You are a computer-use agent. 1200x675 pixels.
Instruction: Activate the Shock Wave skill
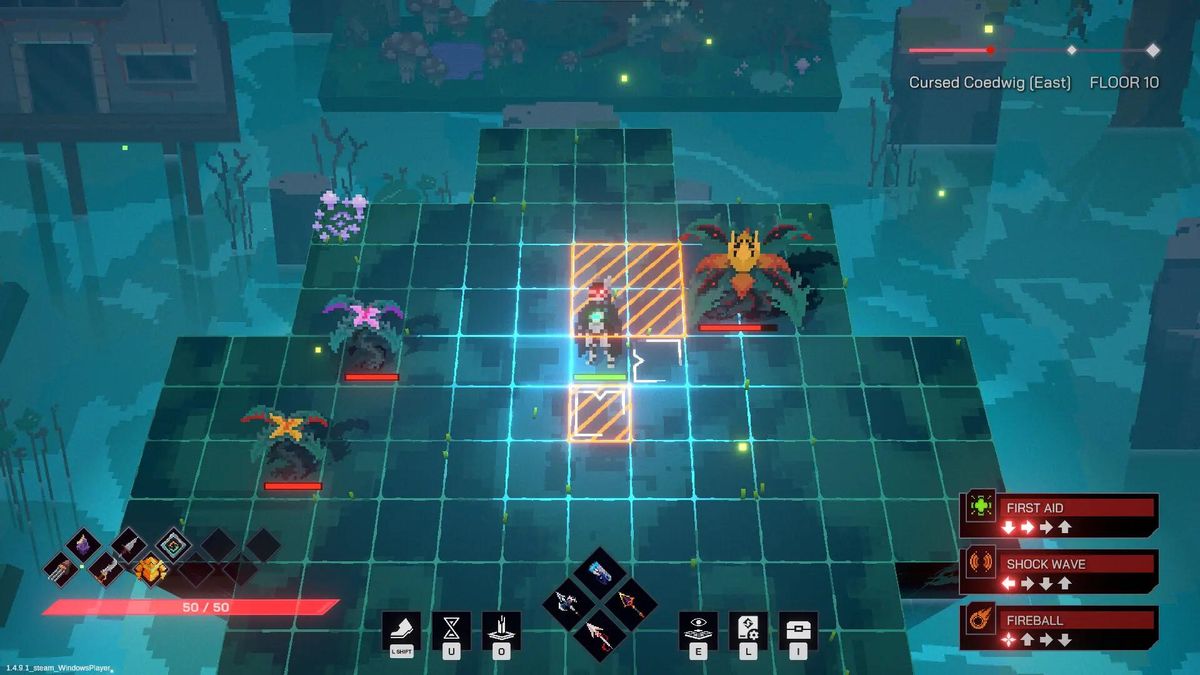tap(1058, 571)
